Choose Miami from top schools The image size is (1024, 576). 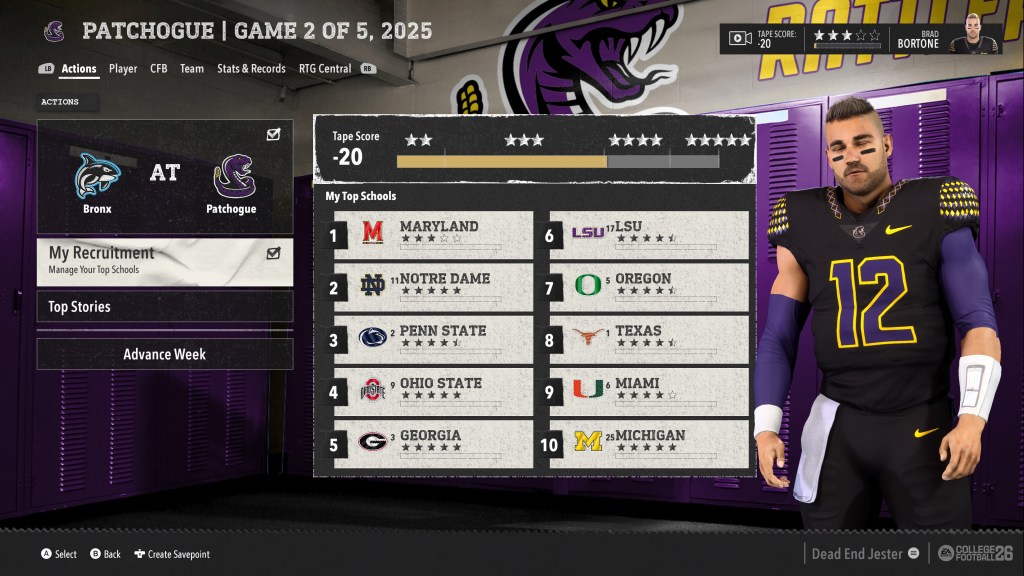[649, 391]
